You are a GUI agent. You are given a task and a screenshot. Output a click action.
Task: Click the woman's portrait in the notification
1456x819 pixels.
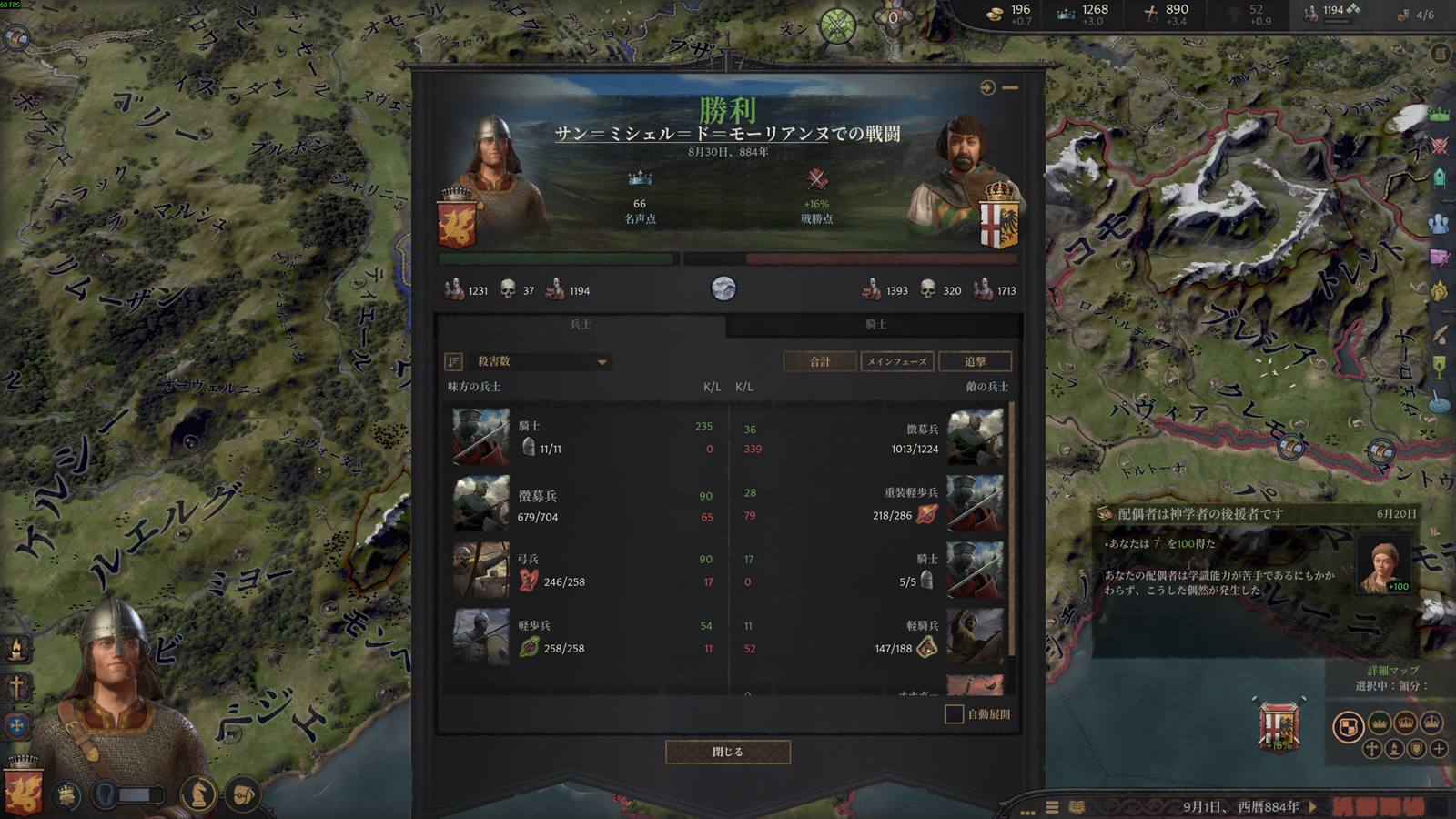point(1383,564)
